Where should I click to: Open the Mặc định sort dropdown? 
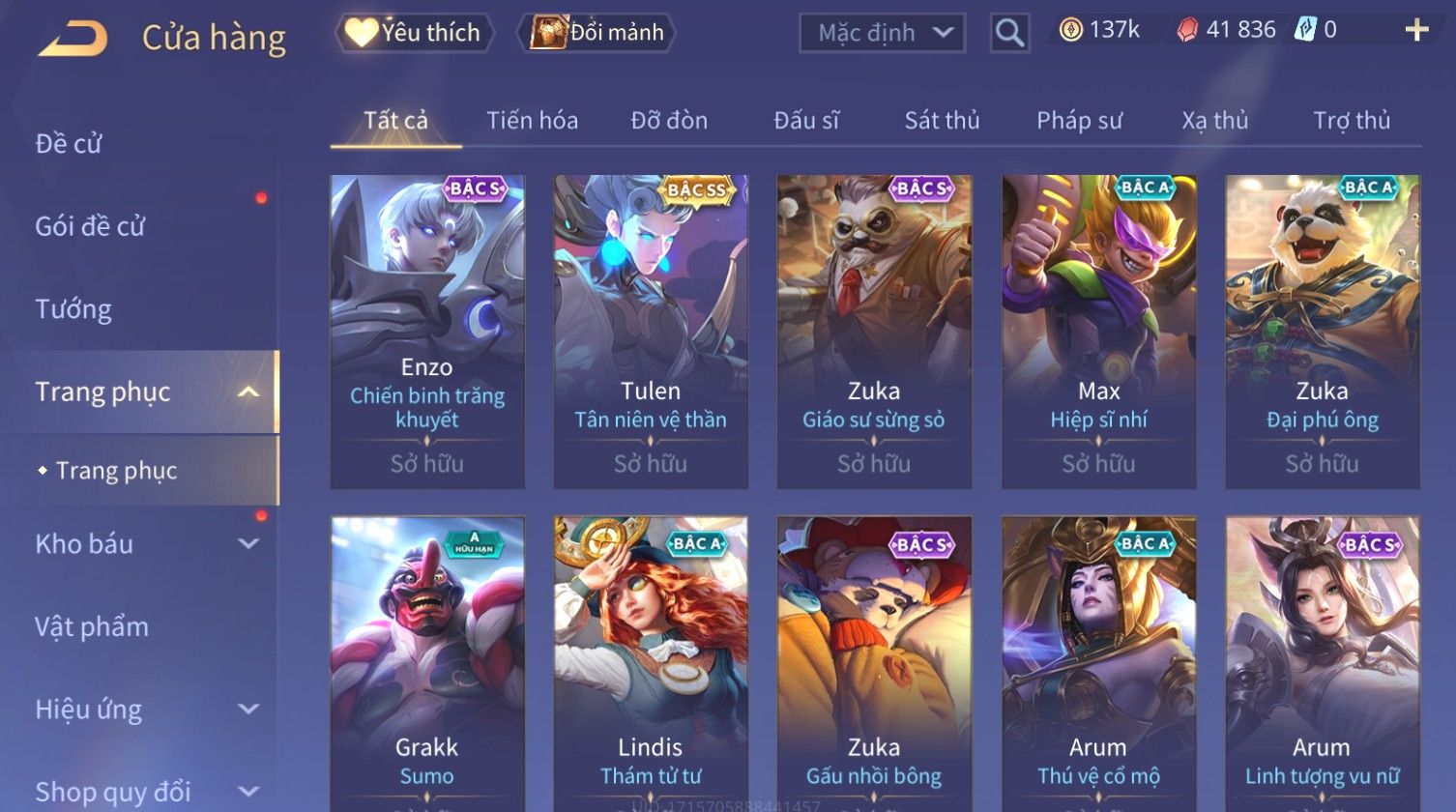tap(882, 33)
